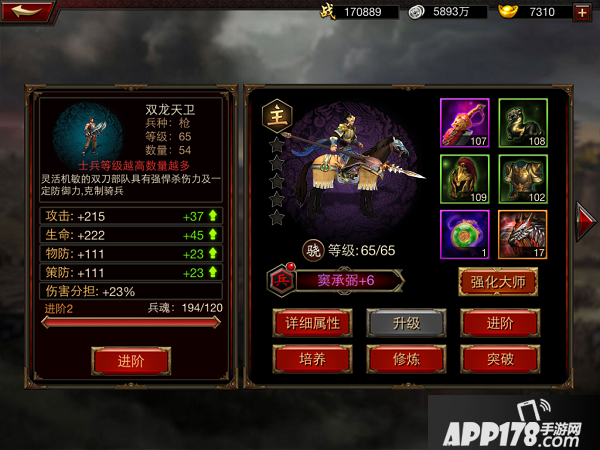Open the golden armor slot 102

[x=523, y=180]
